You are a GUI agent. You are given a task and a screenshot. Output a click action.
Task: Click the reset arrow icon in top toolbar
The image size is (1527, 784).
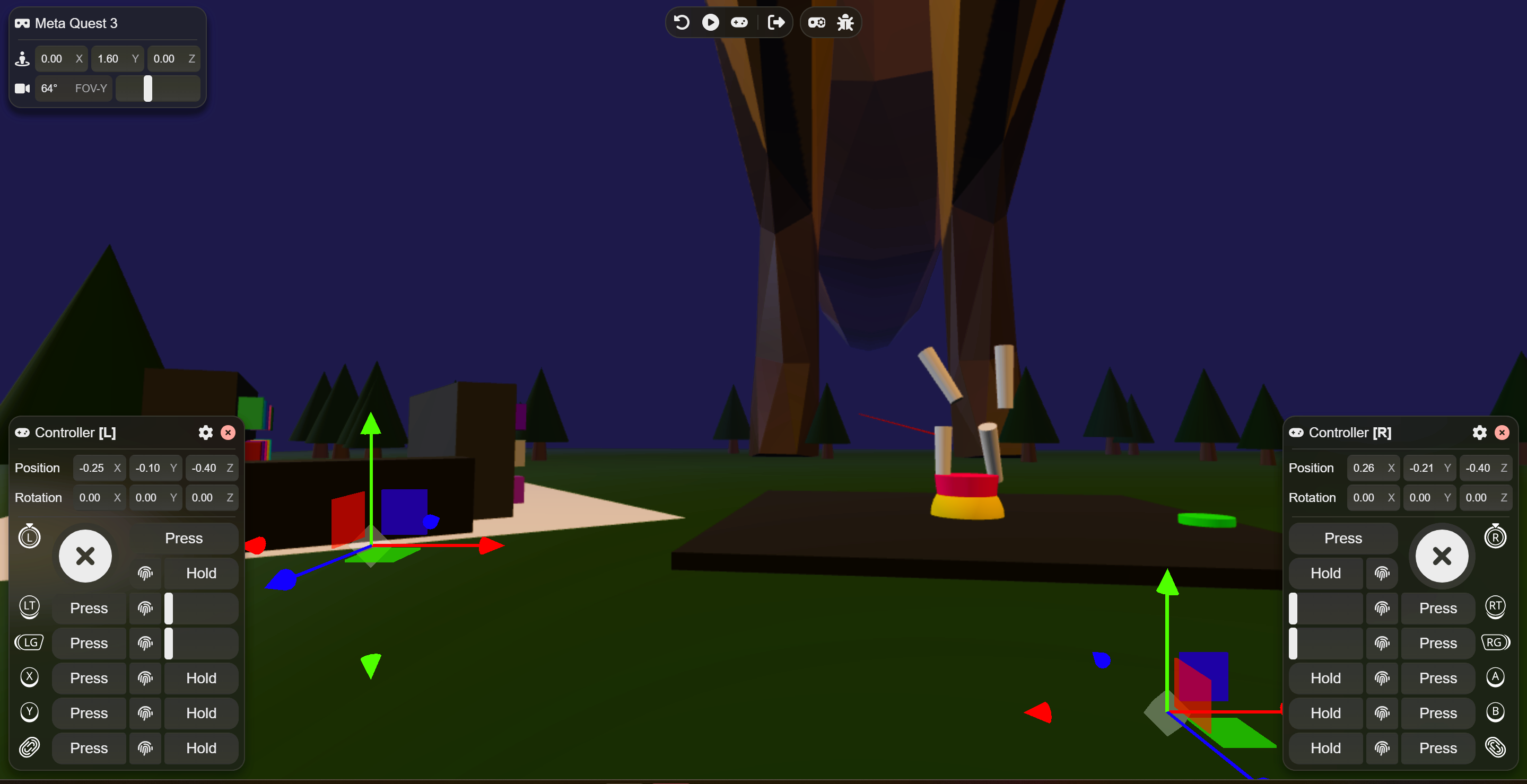(x=682, y=22)
